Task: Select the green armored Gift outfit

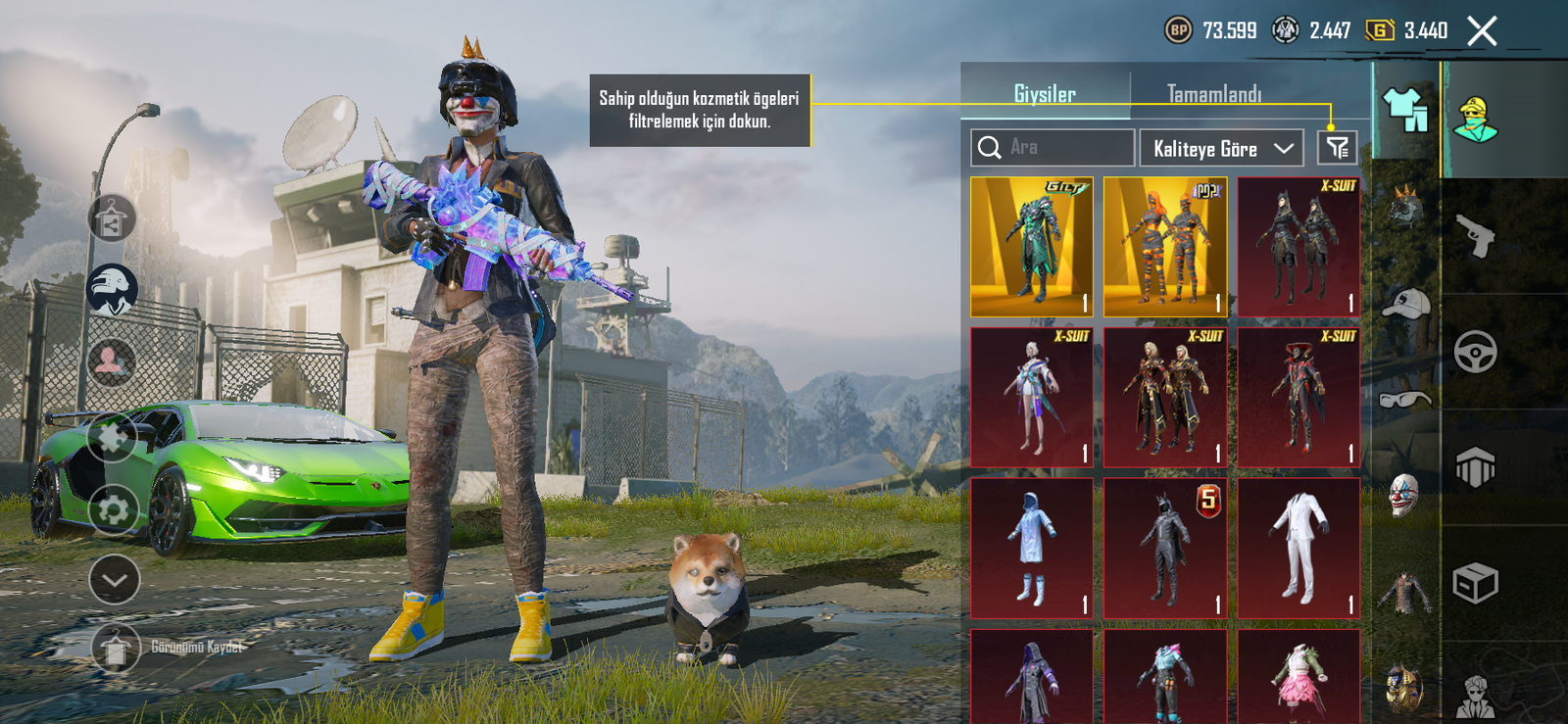Action: (x=1032, y=247)
